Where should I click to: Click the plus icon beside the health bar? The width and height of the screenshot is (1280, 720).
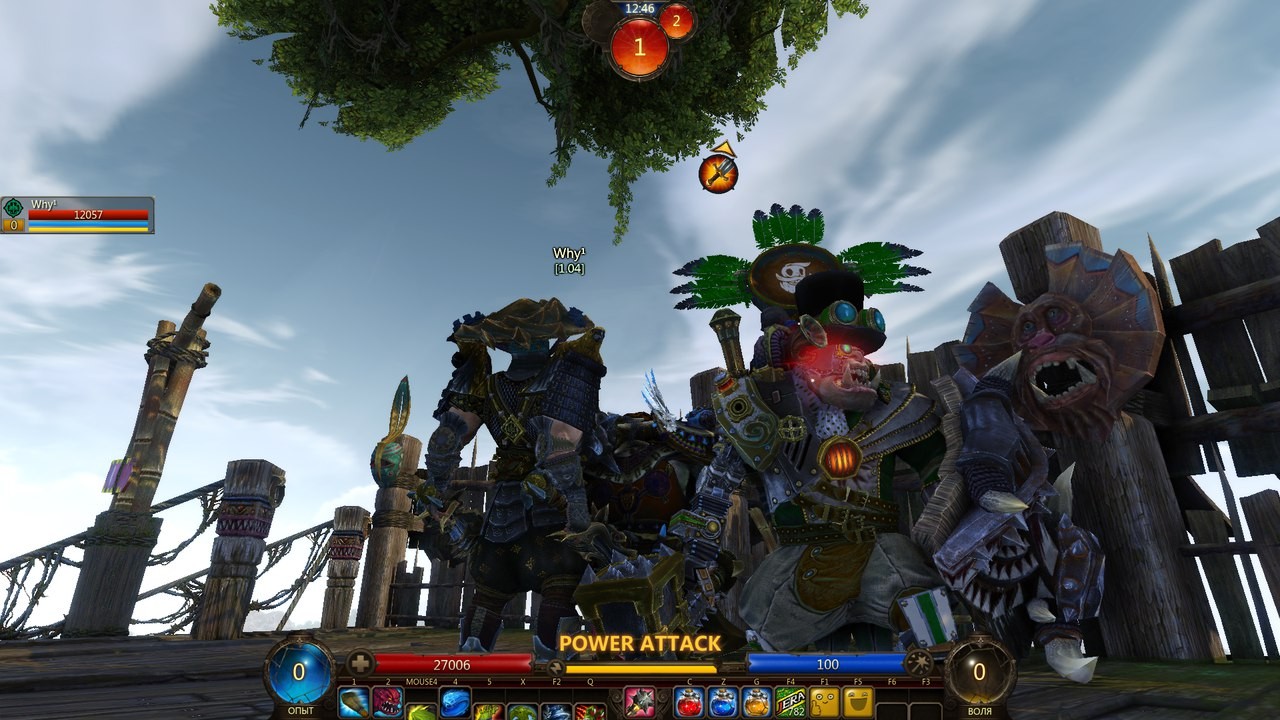[x=359, y=663]
